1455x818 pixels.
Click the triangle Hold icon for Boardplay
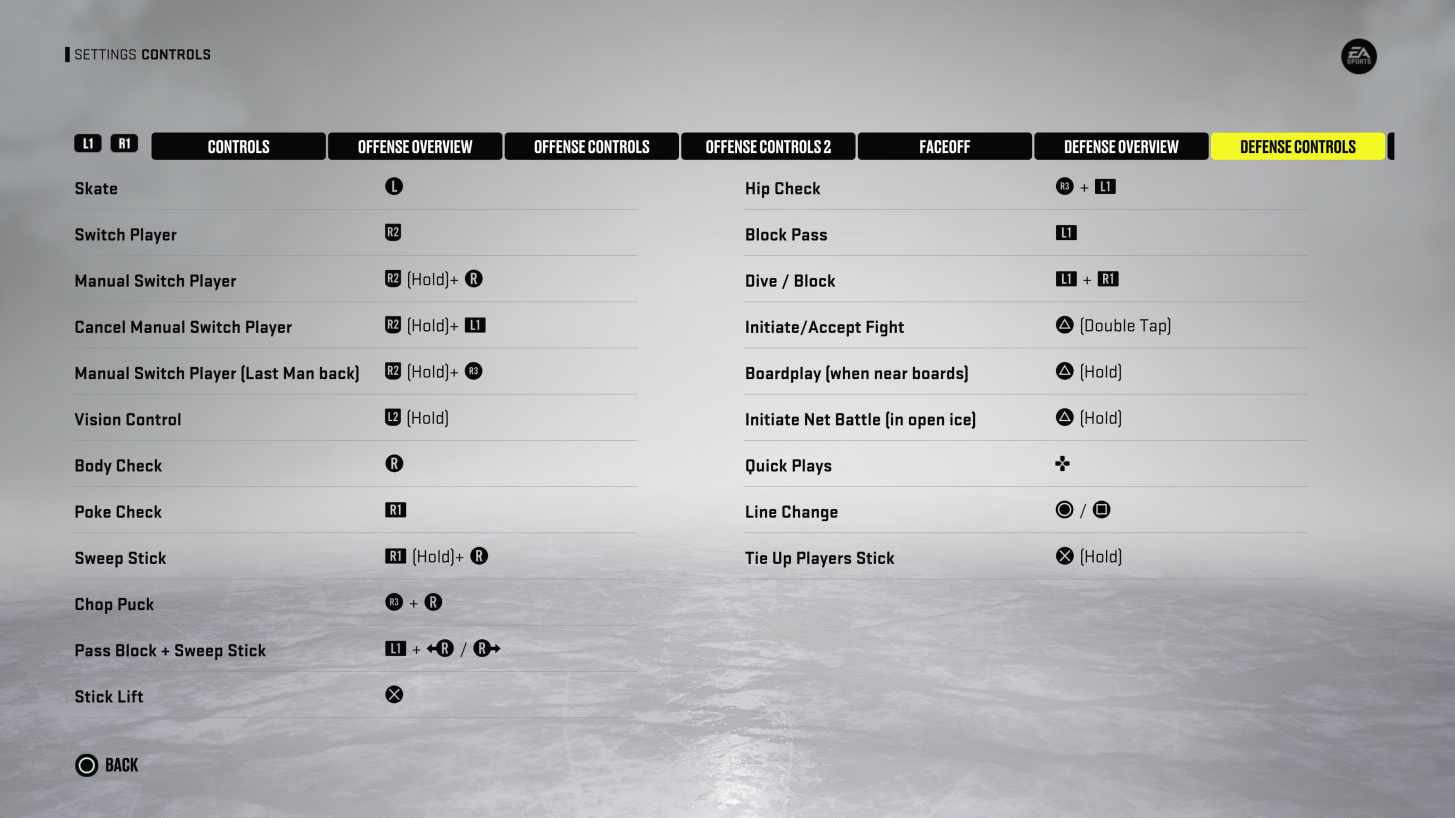1064,371
